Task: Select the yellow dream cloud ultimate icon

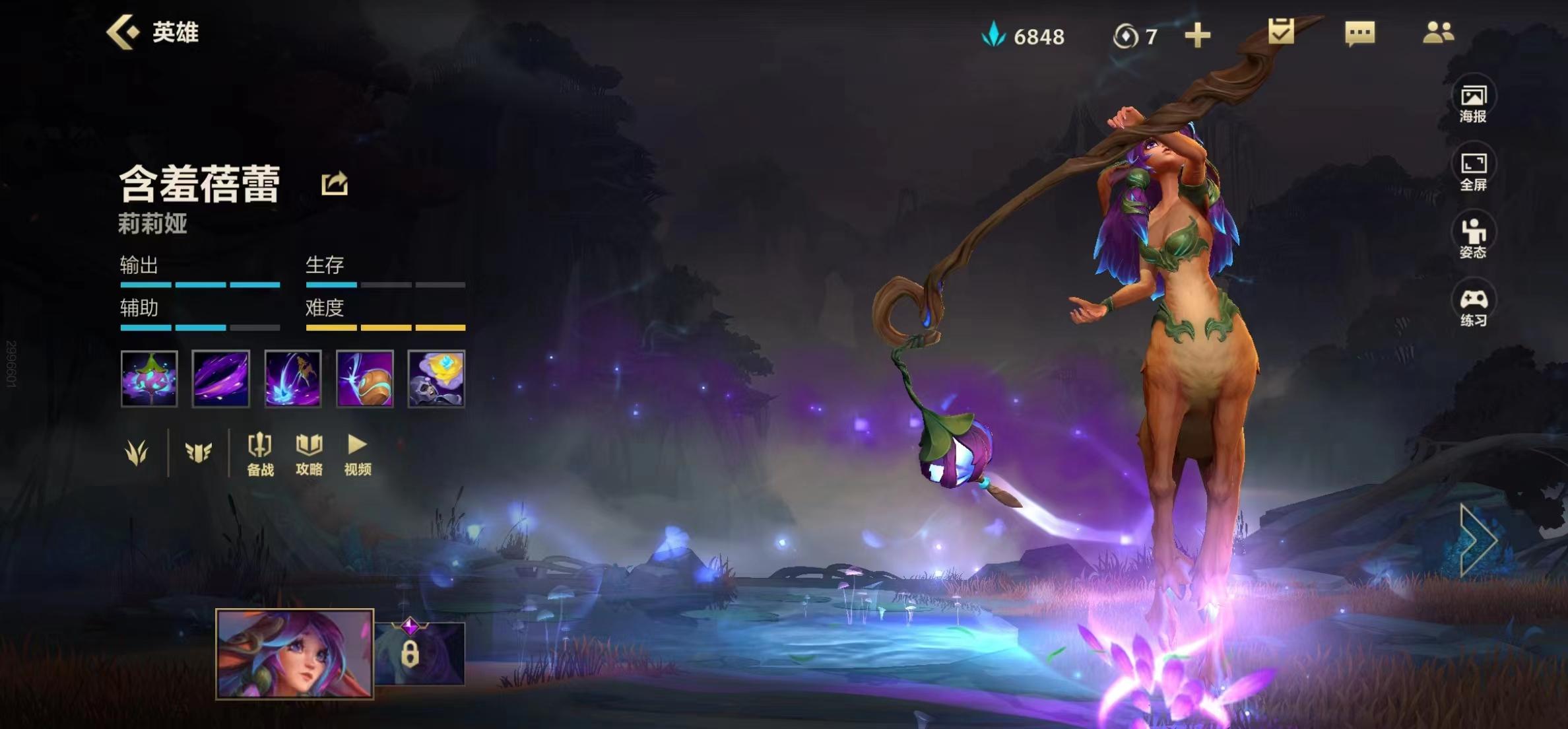Action: [x=436, y=378]
